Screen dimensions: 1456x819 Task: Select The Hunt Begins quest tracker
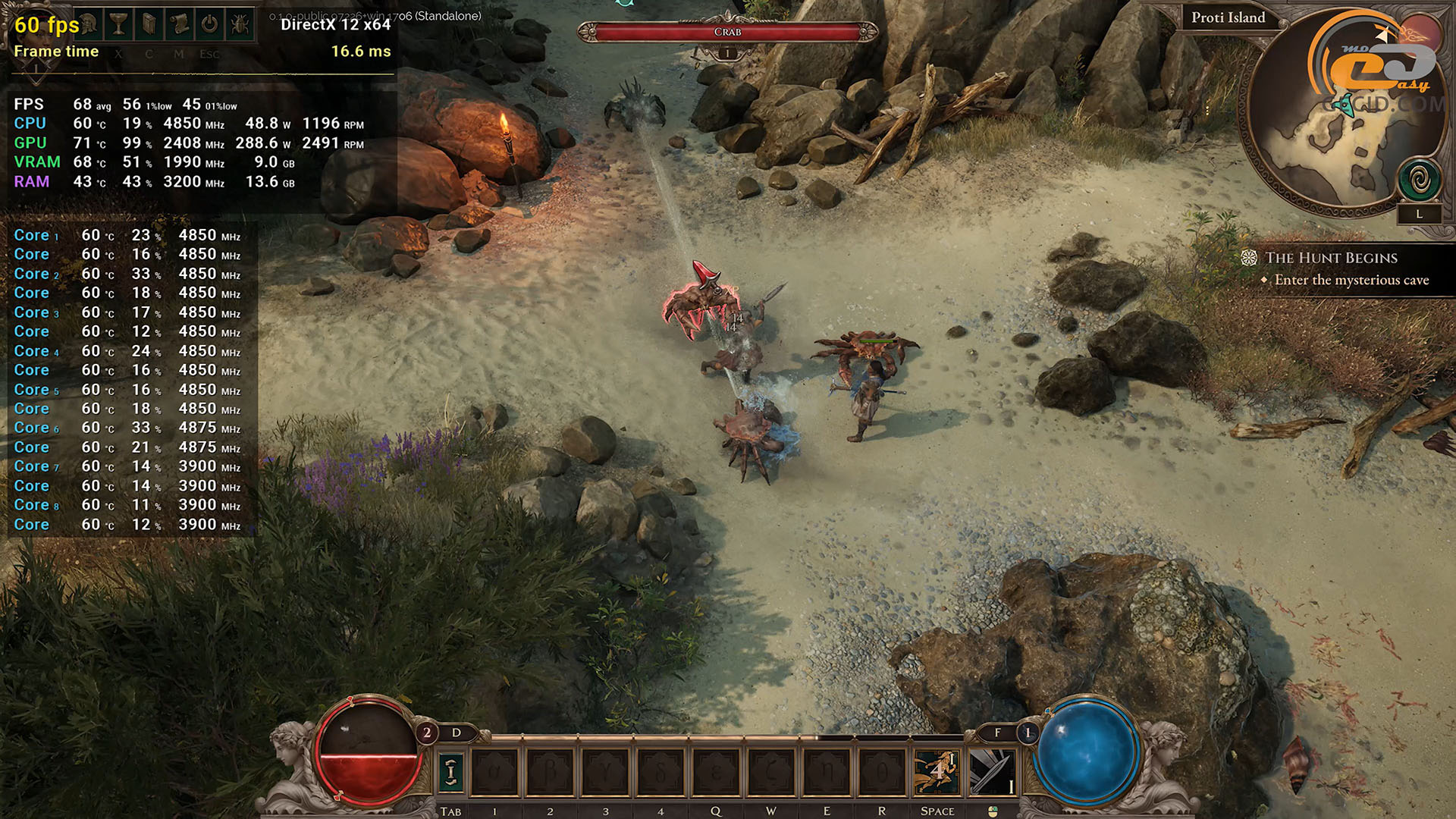point(1331,258)
